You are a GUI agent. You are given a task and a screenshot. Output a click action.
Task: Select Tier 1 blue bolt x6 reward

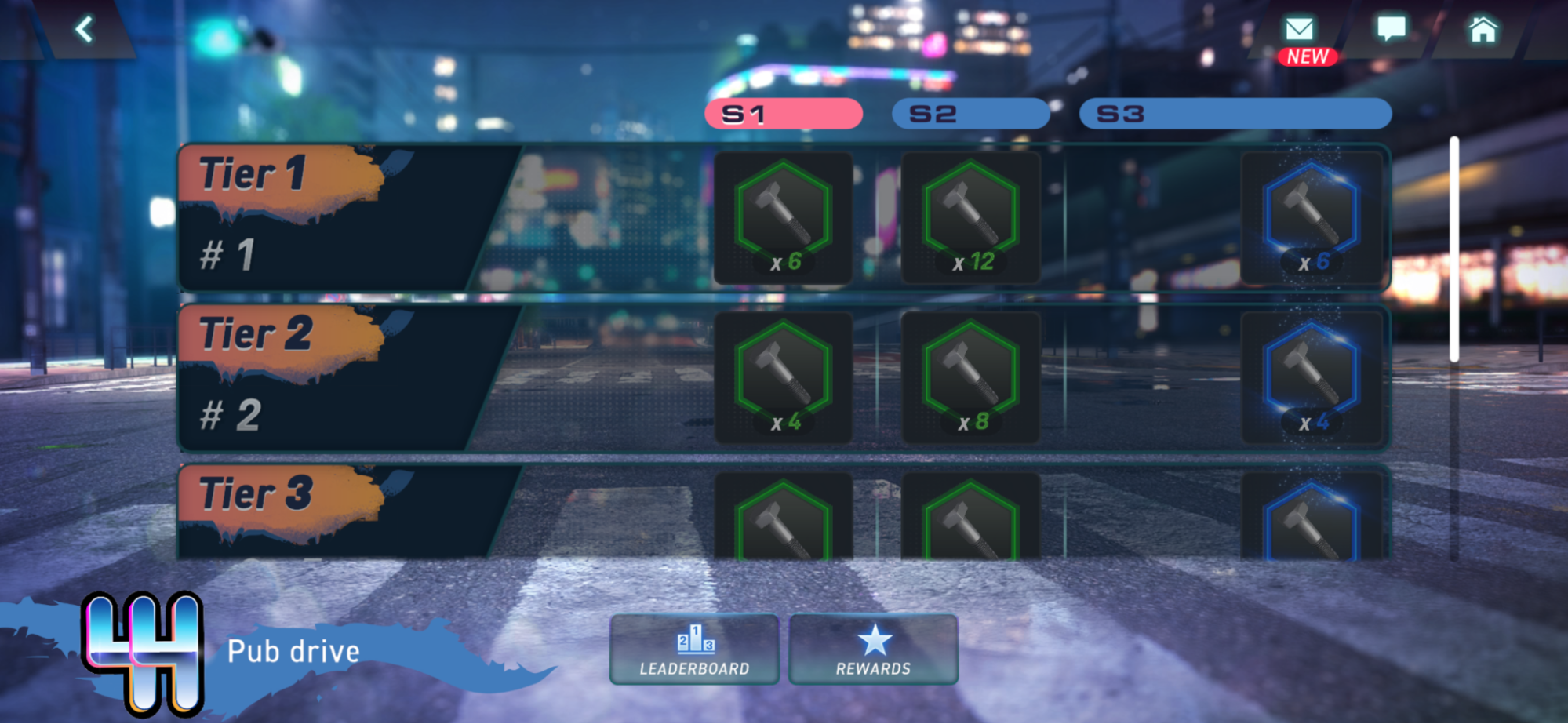pyautogui.click(x=1312, y=218)
